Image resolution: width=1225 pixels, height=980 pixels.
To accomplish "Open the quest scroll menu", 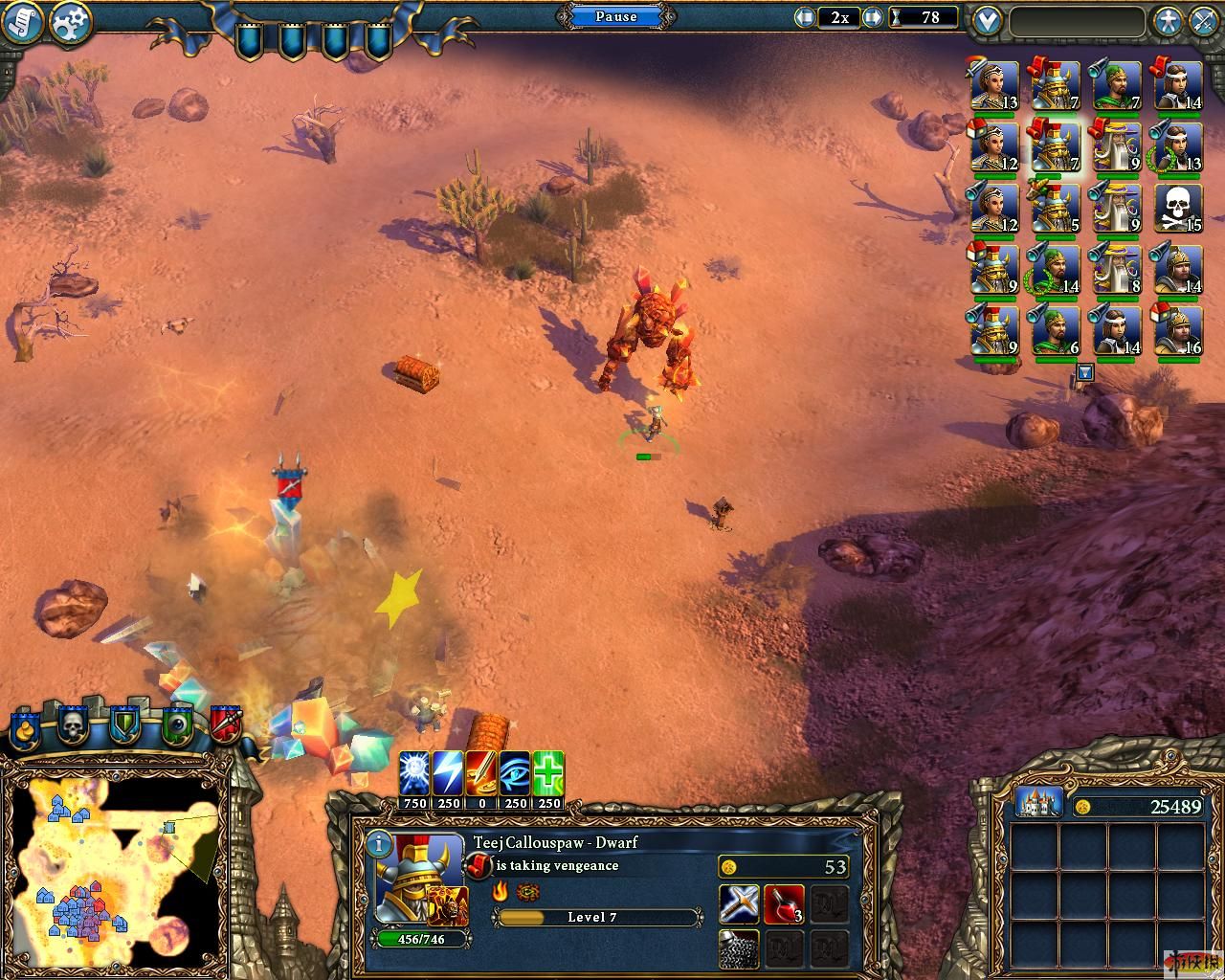I will pyautogui.click(x=21, y=23).
